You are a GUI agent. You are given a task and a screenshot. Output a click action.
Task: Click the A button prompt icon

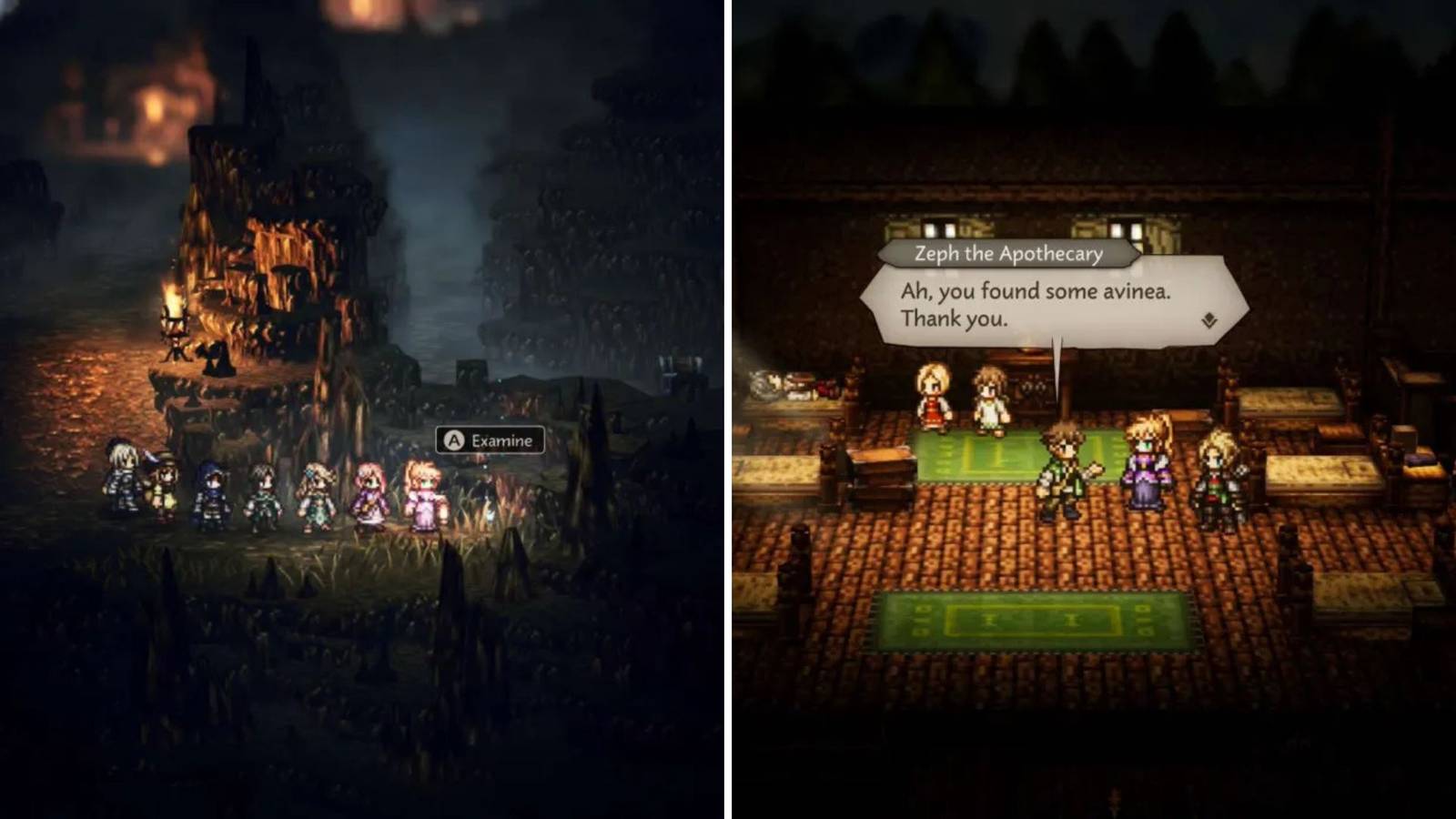pos(453,441)
